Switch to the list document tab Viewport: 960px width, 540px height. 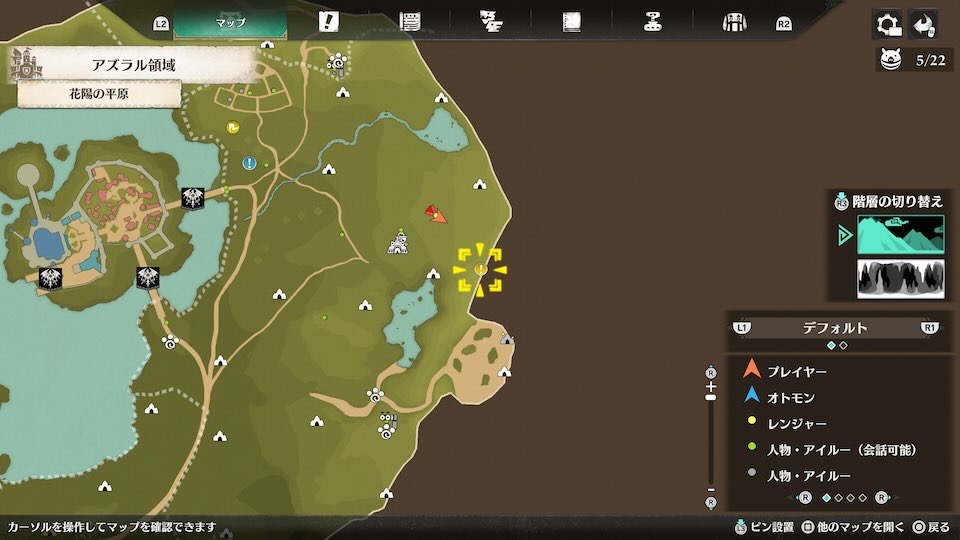(409, 22)
